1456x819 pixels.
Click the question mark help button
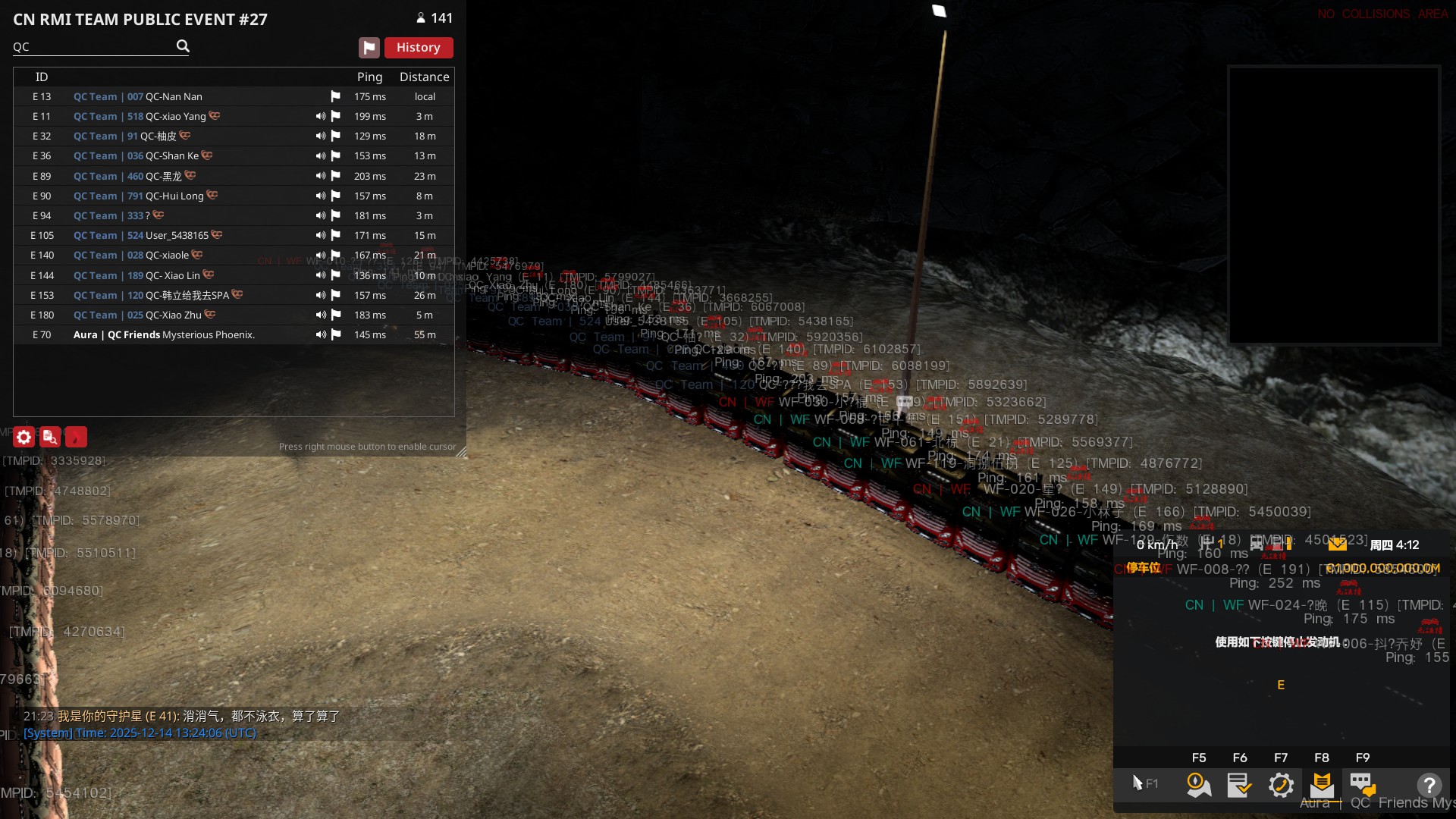[x=1429, y=785]
